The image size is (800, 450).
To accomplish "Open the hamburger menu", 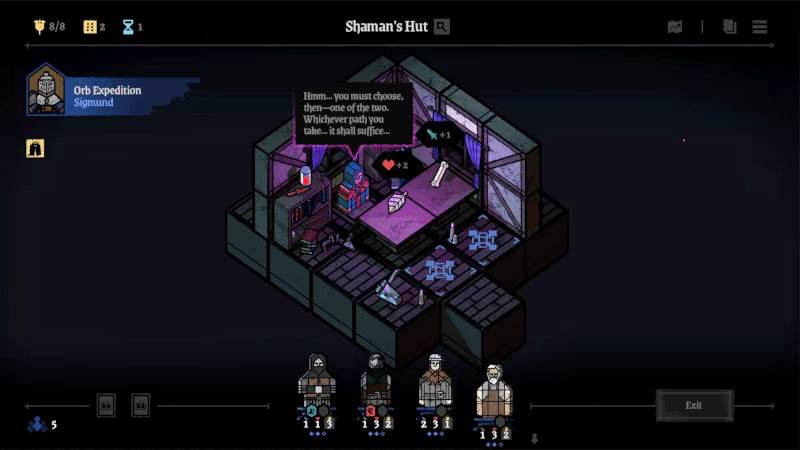I will pos(760,27).
